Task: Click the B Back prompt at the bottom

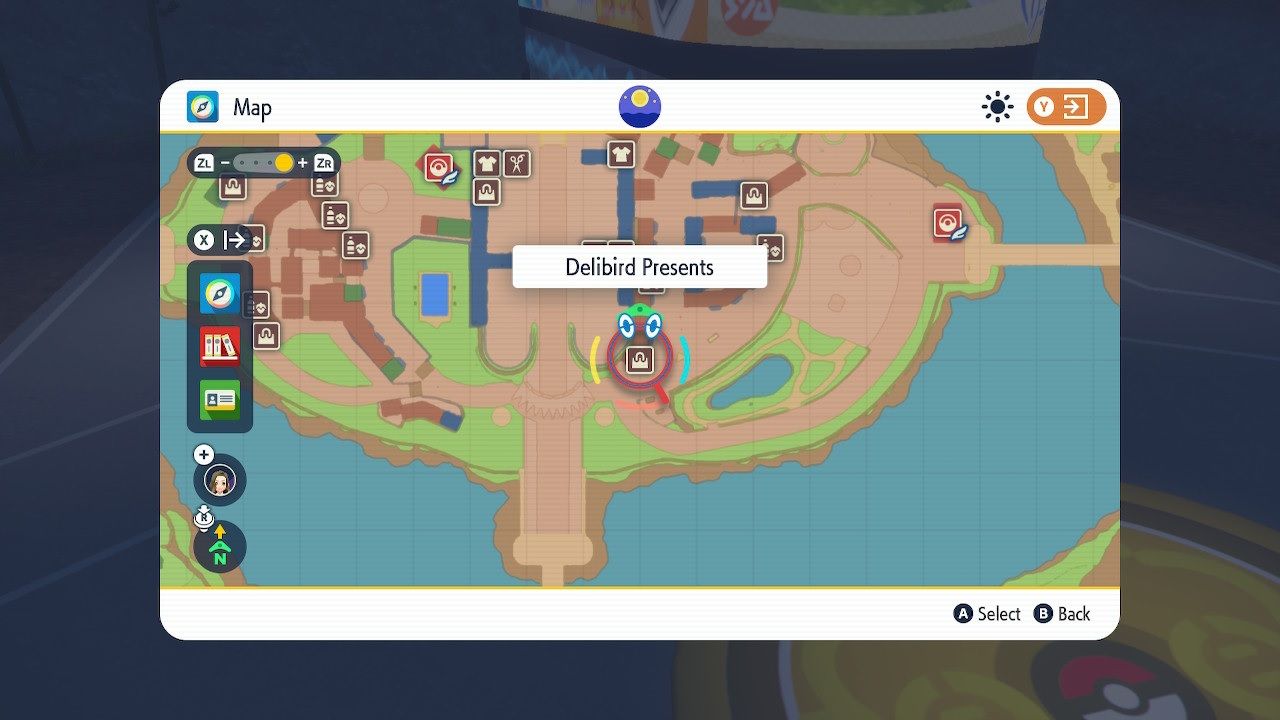Action: [x=1062, y=614]
